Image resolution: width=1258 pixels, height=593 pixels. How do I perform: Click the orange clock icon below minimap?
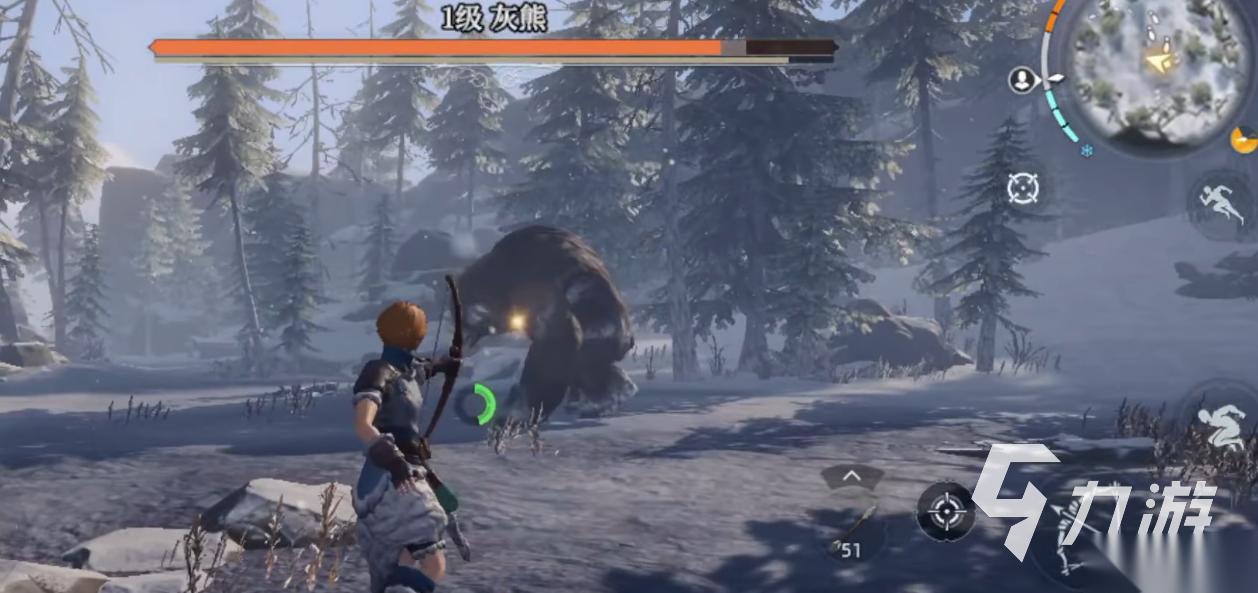coord(1243,140)
